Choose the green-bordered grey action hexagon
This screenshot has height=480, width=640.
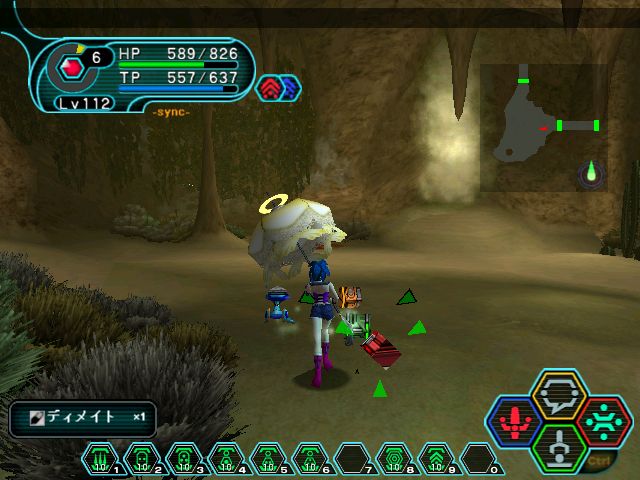[558, 447]
